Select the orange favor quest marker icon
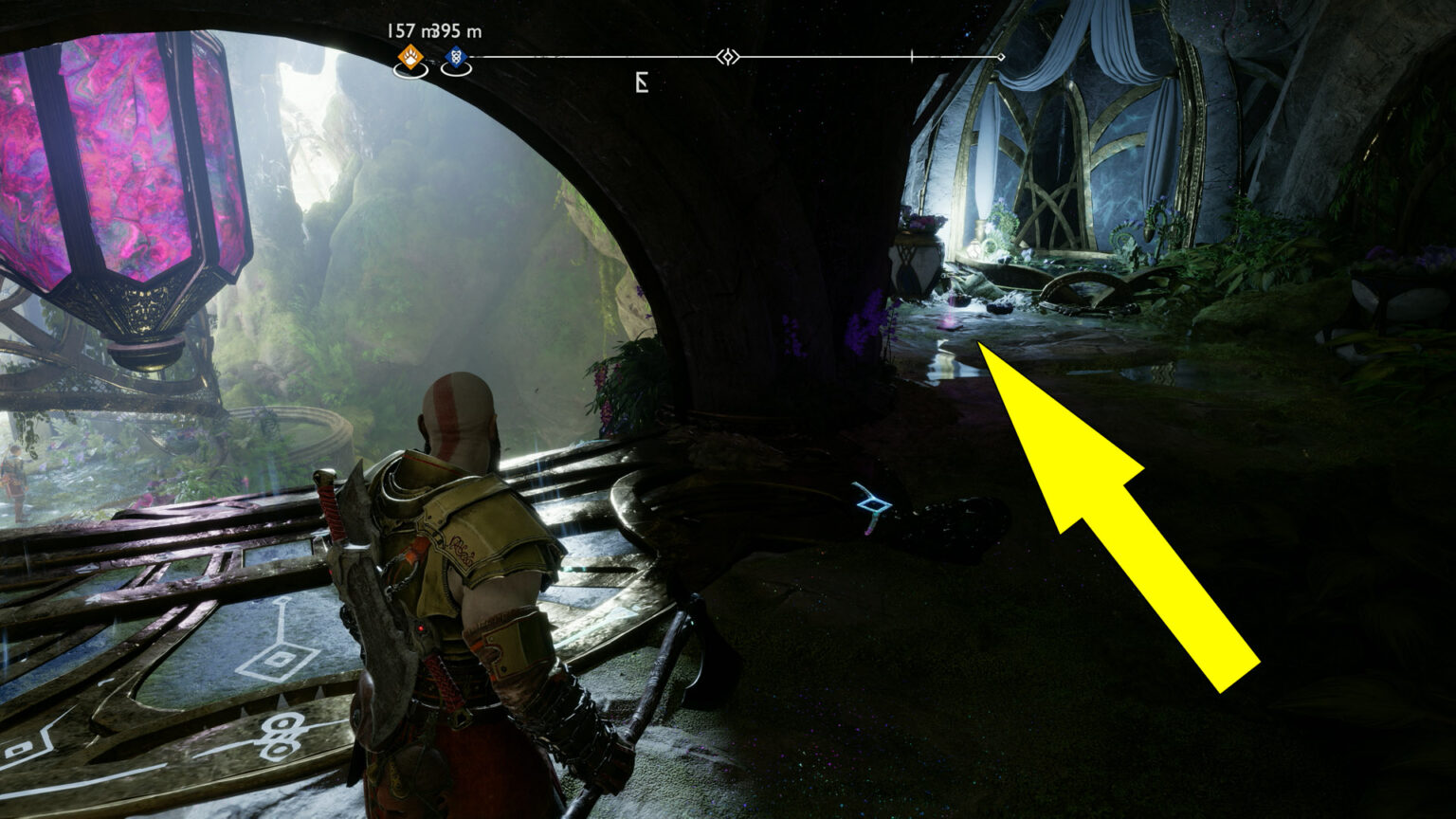Image resolution: width=1456 pixels, height=819 pixels. (x=409, y=58)
